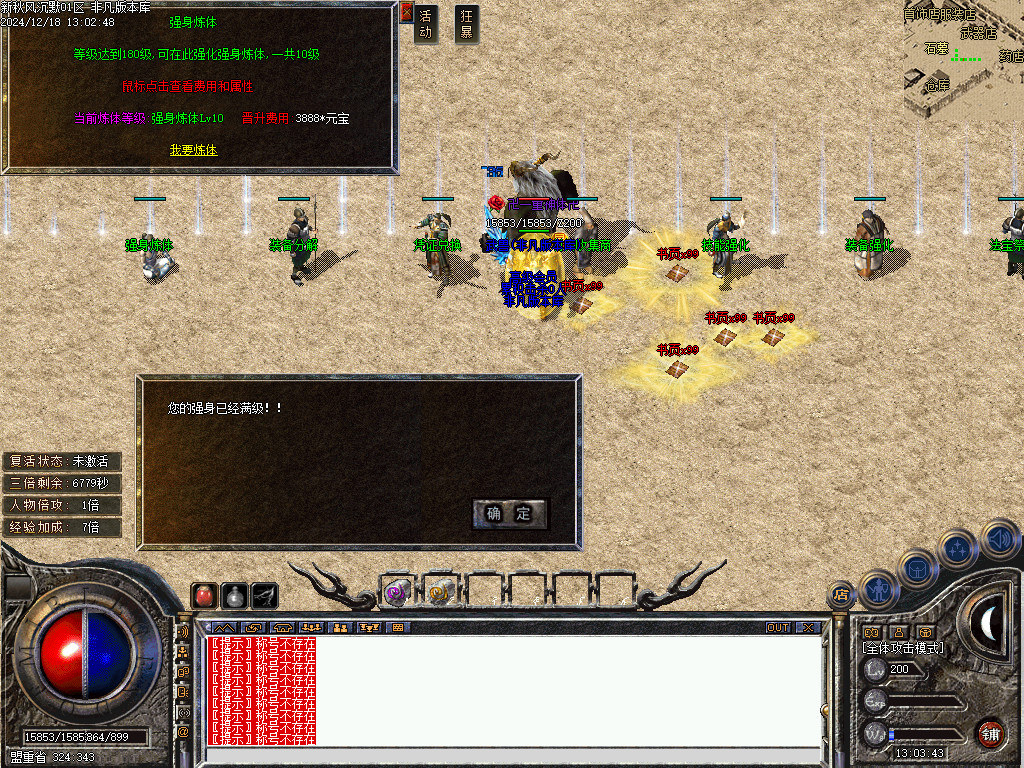Image resolution: width=1024 pixels, height=768 pixels.
Task: Activate the 狂暴 berserk button
Action: 466,24
